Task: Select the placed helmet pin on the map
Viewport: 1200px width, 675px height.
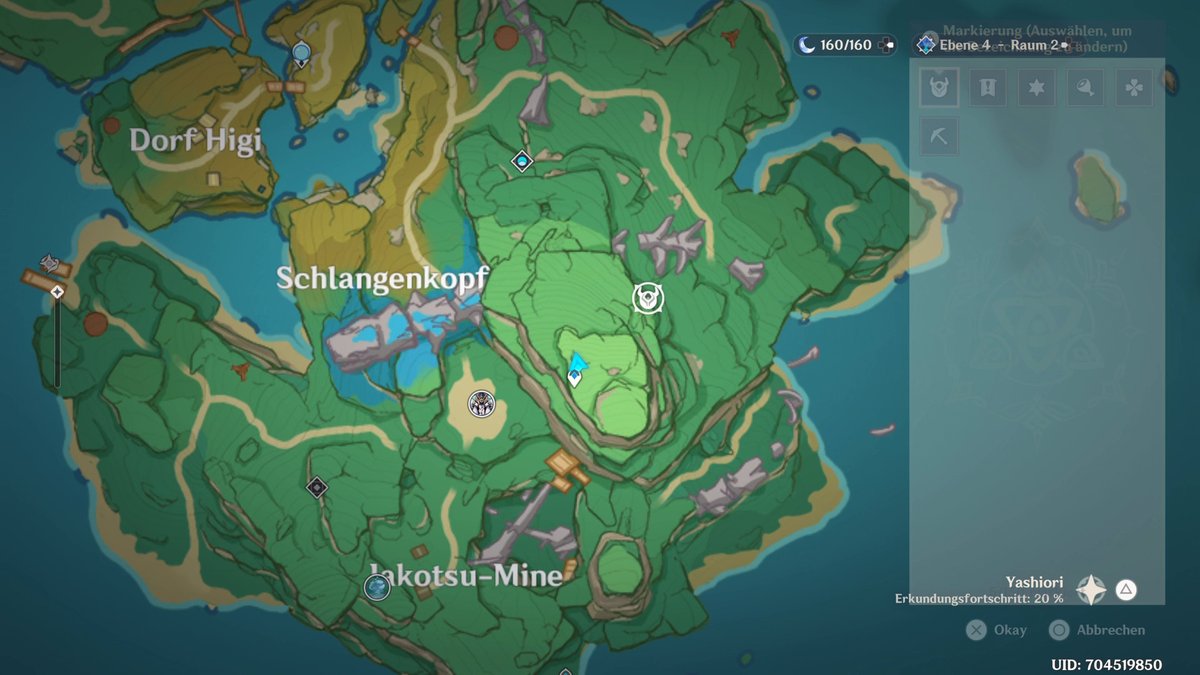Action: point(648,297)
